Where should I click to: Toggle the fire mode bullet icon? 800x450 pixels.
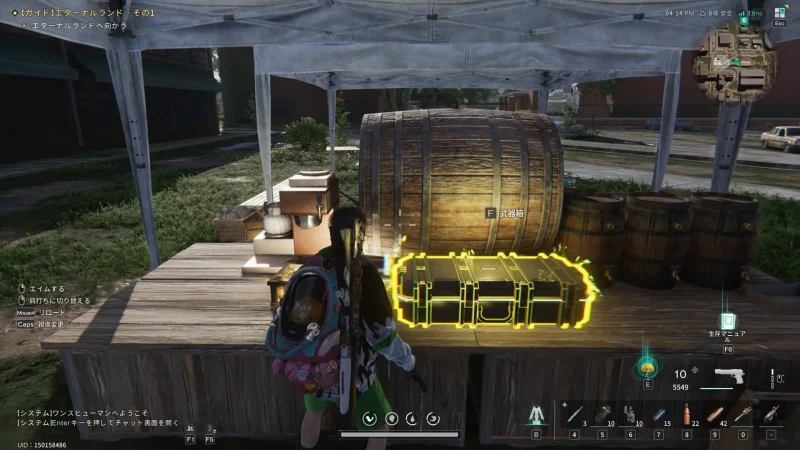click(x=773, y=379)
